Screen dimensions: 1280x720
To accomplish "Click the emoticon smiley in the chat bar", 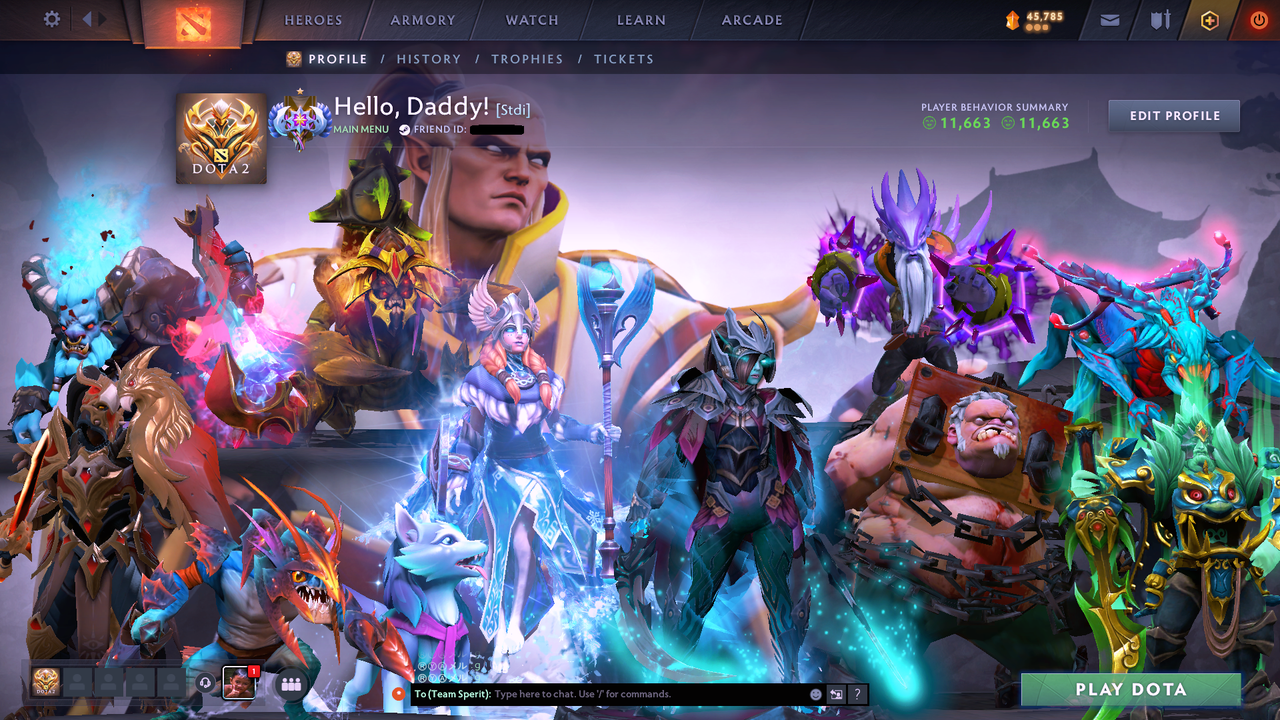I will (x=815, y=694).
